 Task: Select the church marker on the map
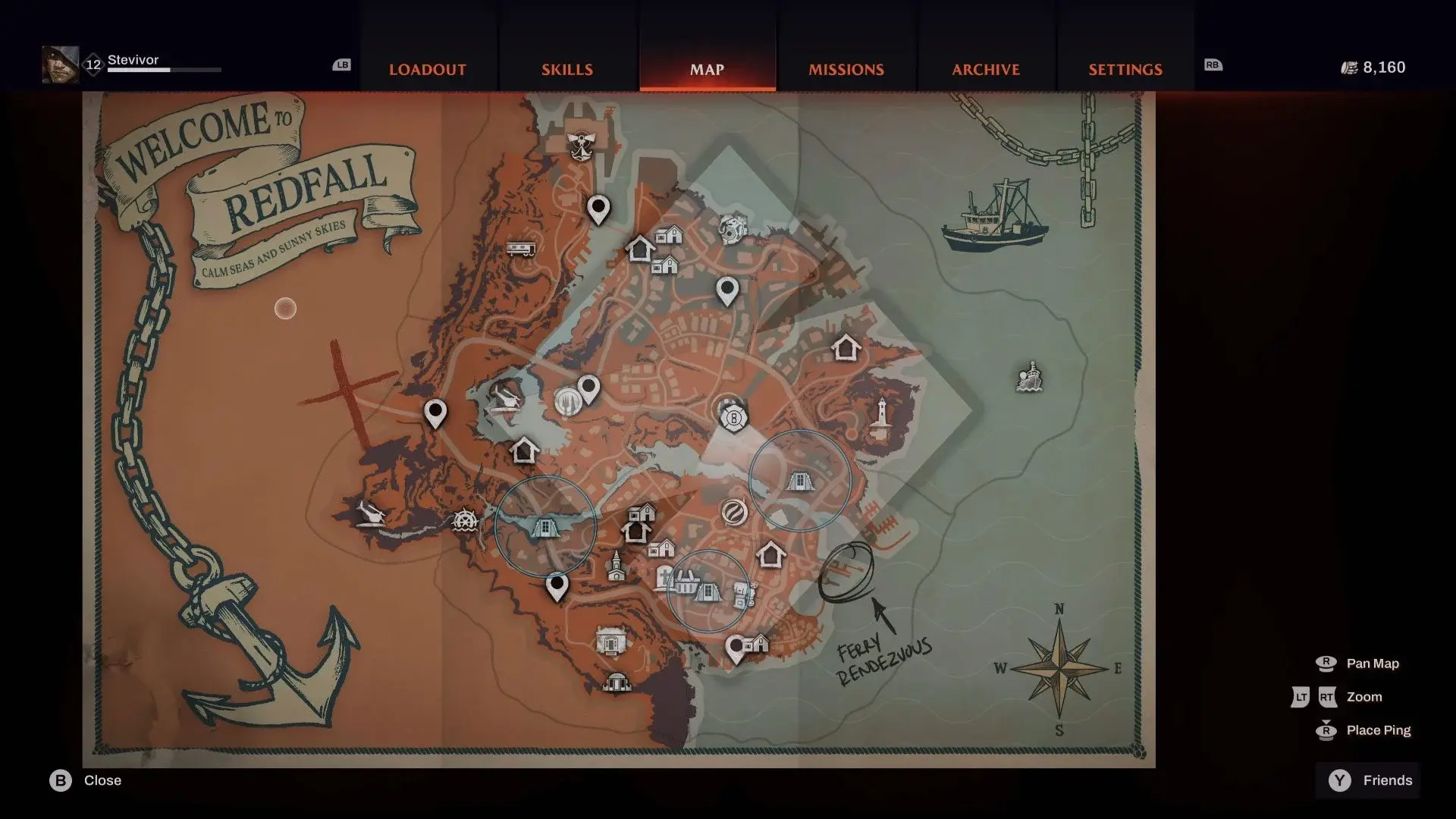coord(616,566)
